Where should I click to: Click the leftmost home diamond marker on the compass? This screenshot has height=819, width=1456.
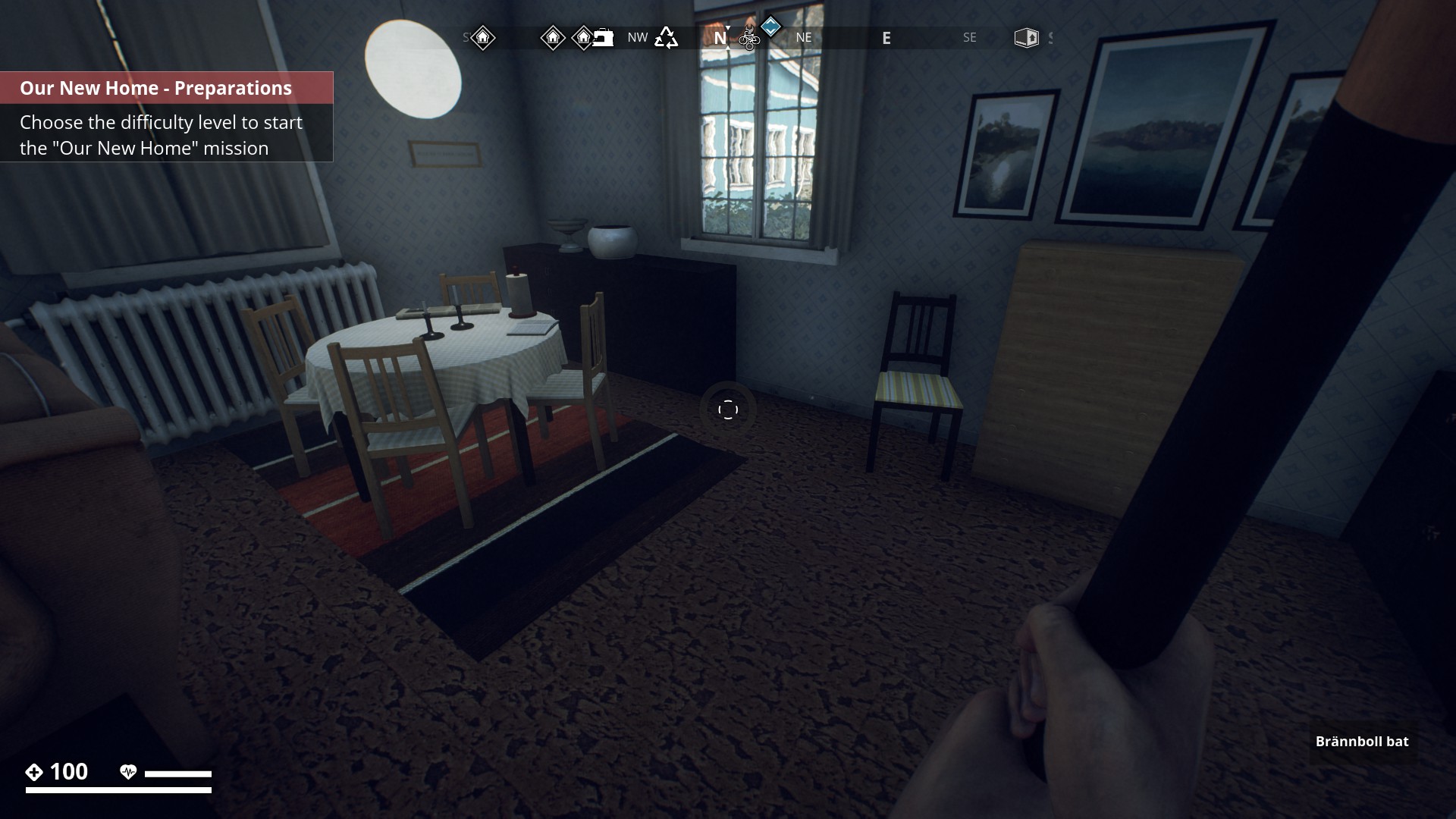[482, 37]
